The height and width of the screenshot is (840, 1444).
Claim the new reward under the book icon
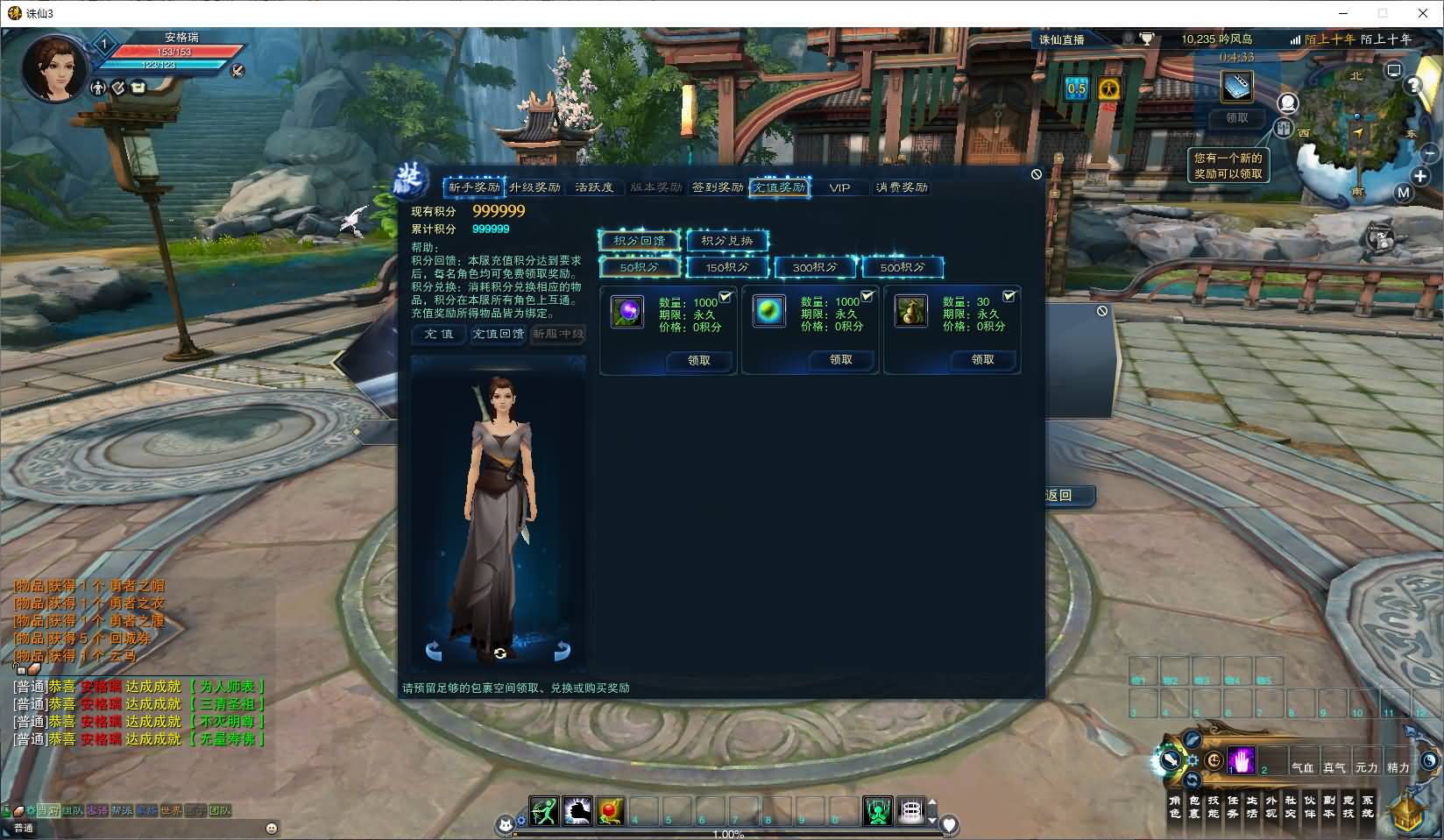point(1236,117)
